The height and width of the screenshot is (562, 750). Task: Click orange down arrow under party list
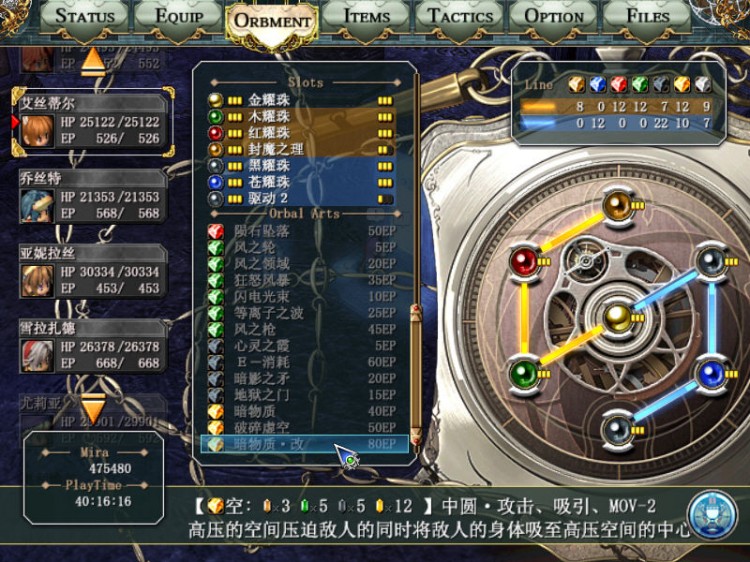click(x=92, y=410)
